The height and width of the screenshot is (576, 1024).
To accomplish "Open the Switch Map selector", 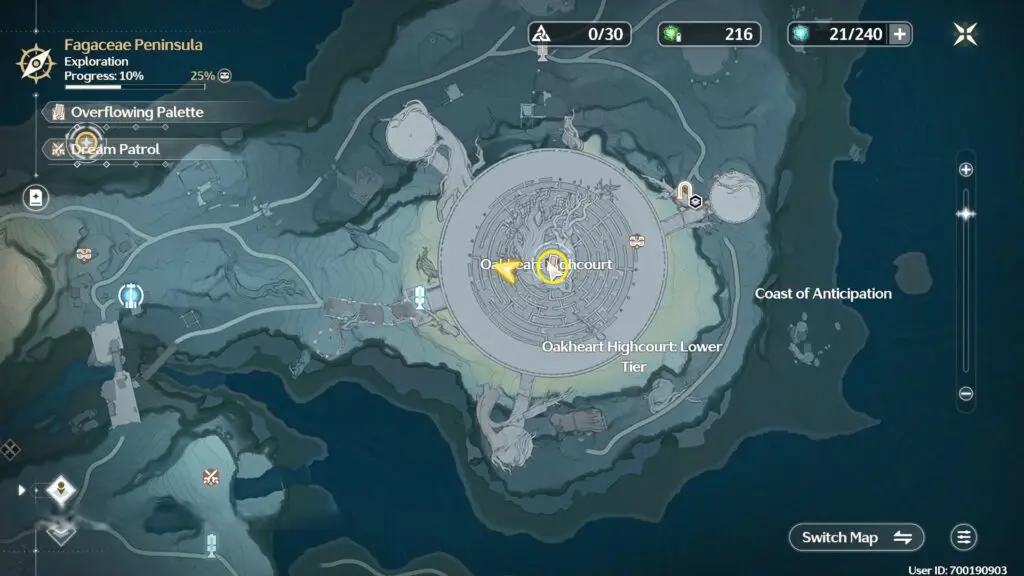I will (856, 537).
